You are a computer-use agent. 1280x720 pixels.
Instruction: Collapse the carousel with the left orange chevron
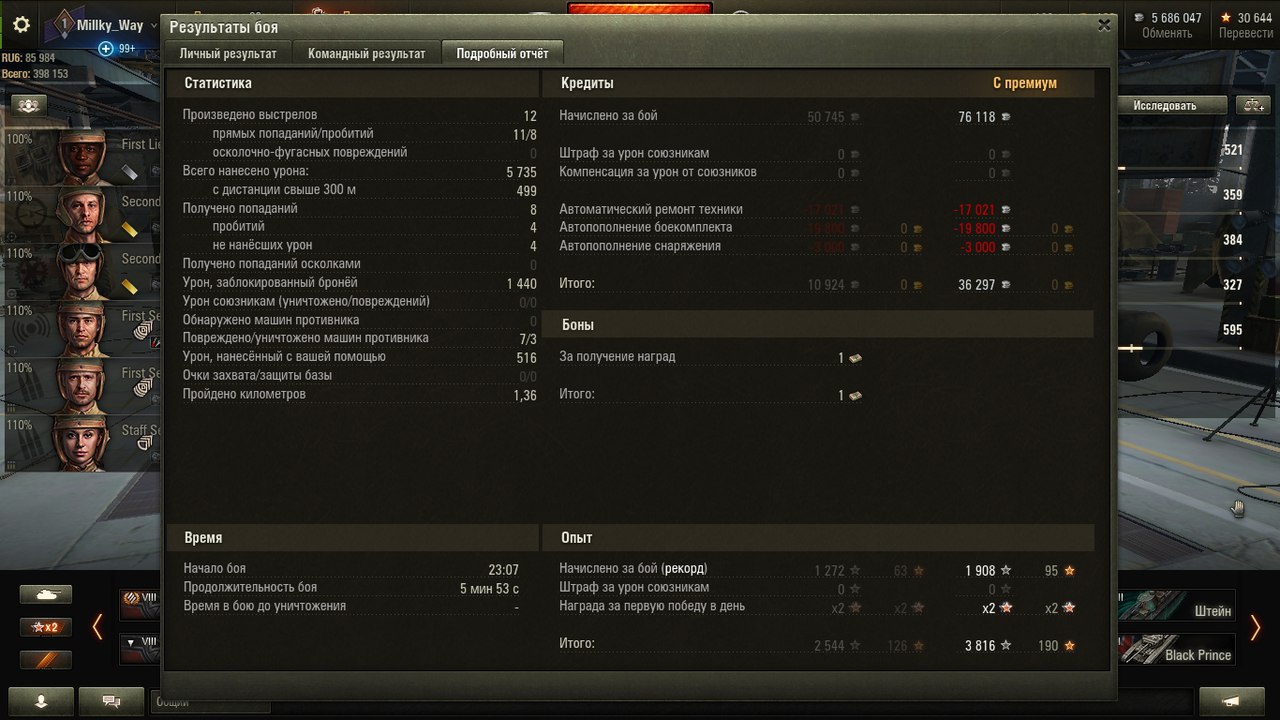tap(96, 627)
